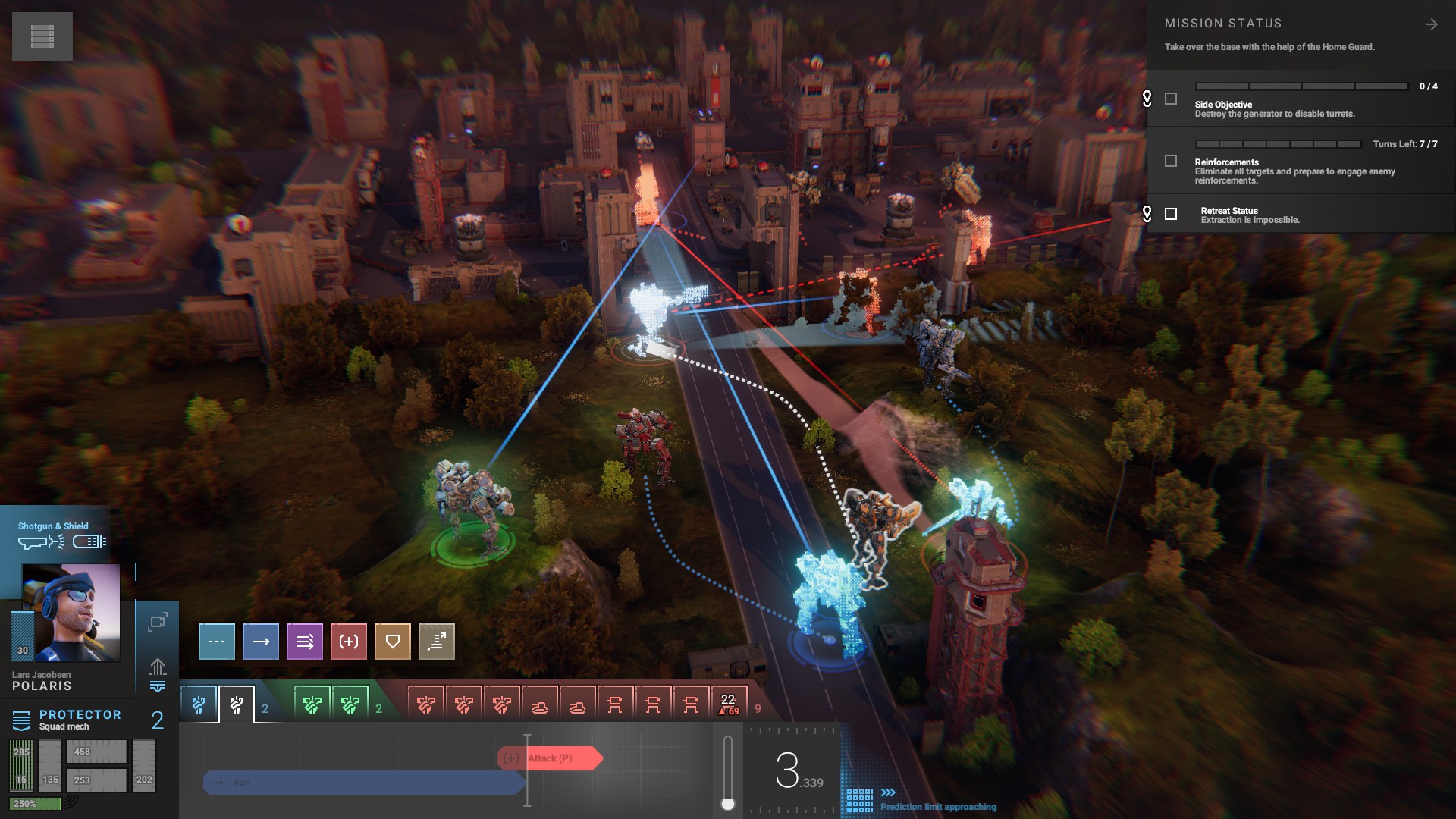The image size is (1456, 819).
Task: Select the red attack crosshair action
Action: coord(349,642)
